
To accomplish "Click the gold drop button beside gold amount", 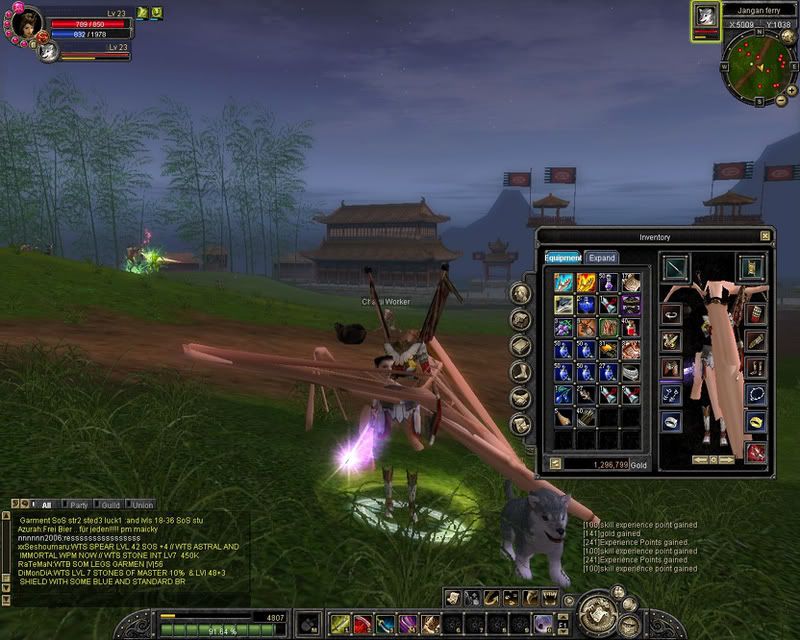I will (x=555, y=465).
